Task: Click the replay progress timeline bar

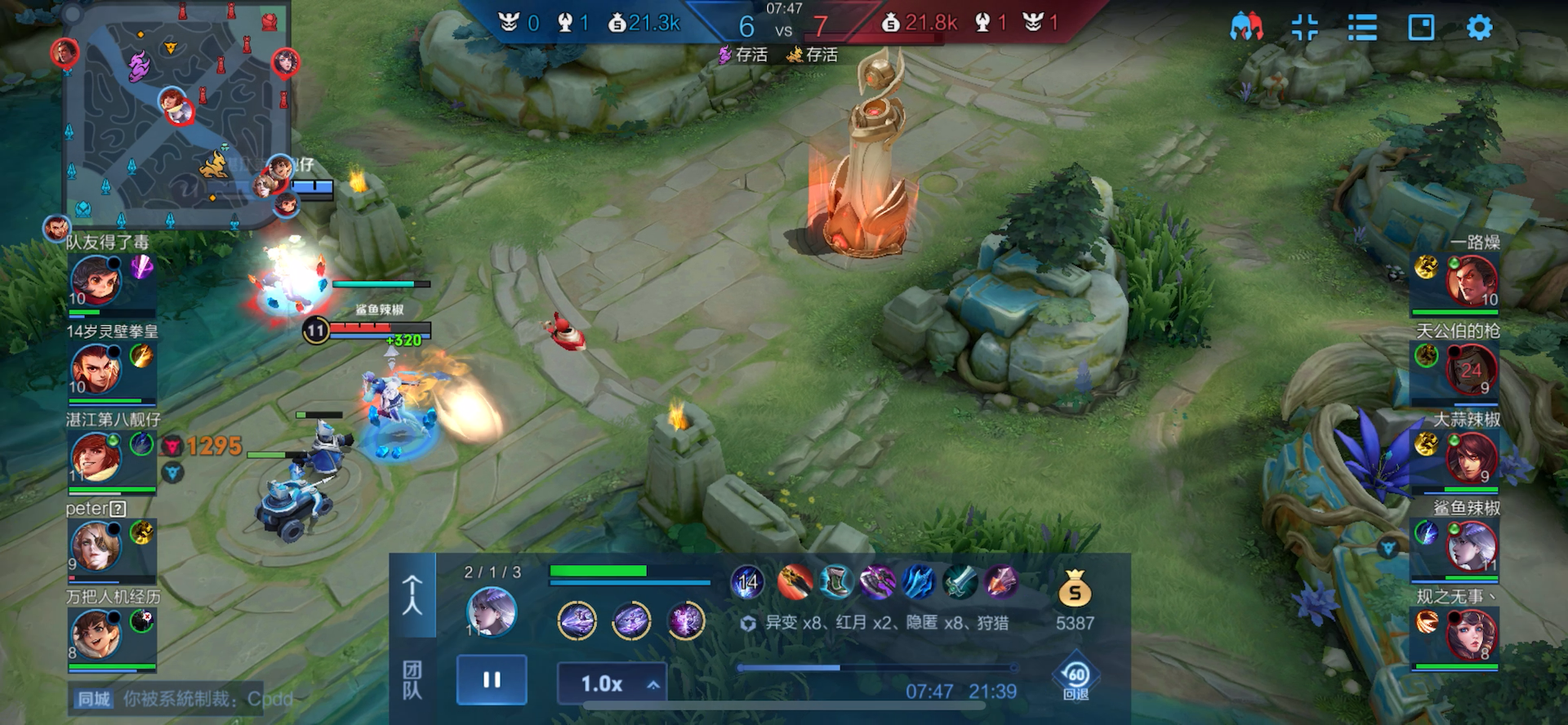Action: click(x=875, y=668)
